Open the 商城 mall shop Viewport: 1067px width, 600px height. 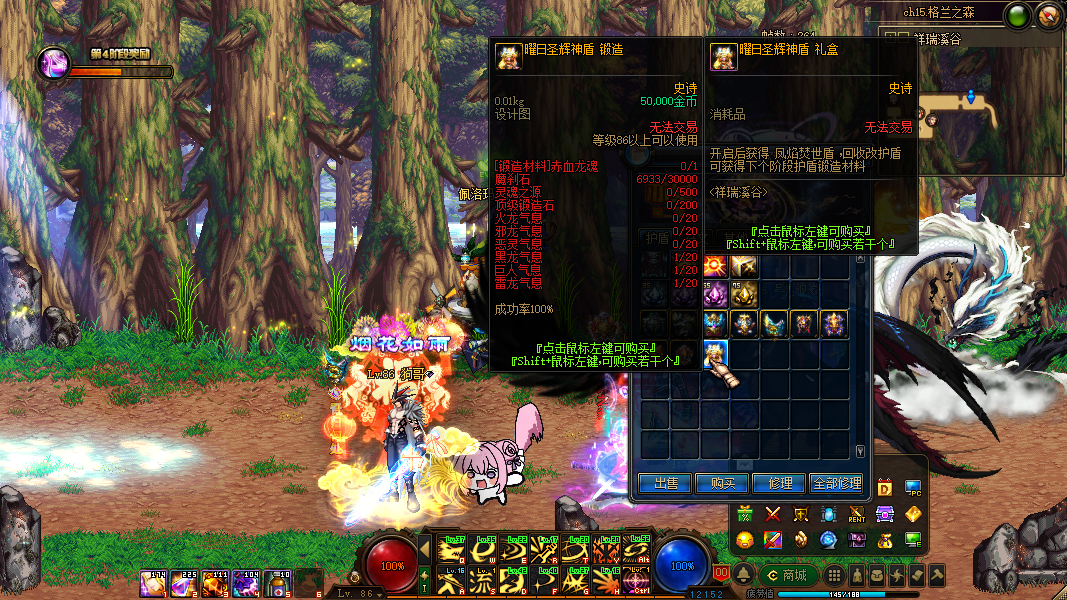point(787,575)
